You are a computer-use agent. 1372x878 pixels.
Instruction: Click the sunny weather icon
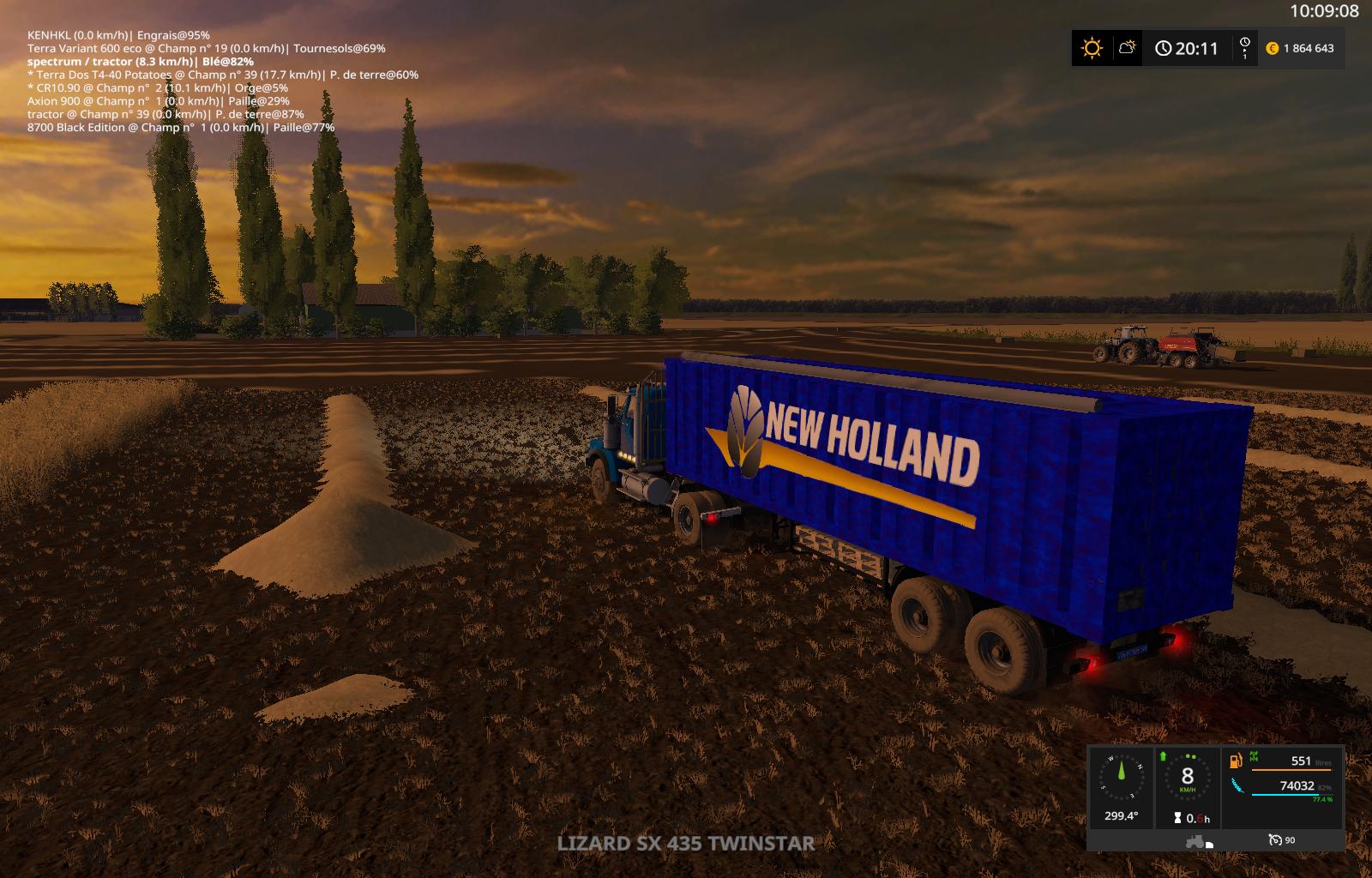[1092, 48]
